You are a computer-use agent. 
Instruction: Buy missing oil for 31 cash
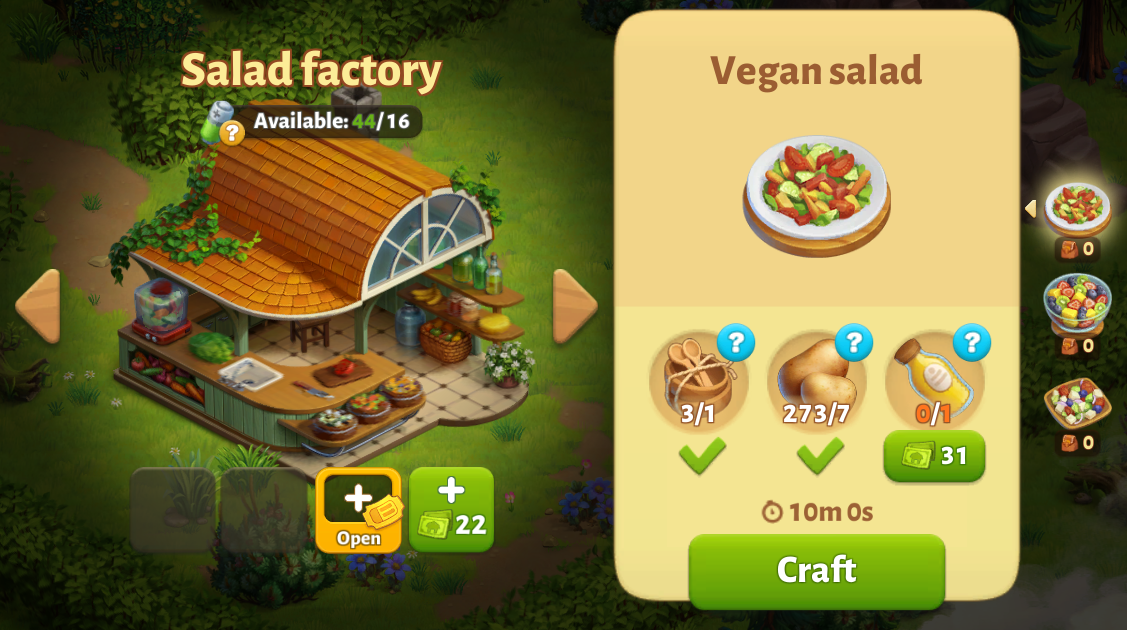pyautogui.click(x=934, y=456)
